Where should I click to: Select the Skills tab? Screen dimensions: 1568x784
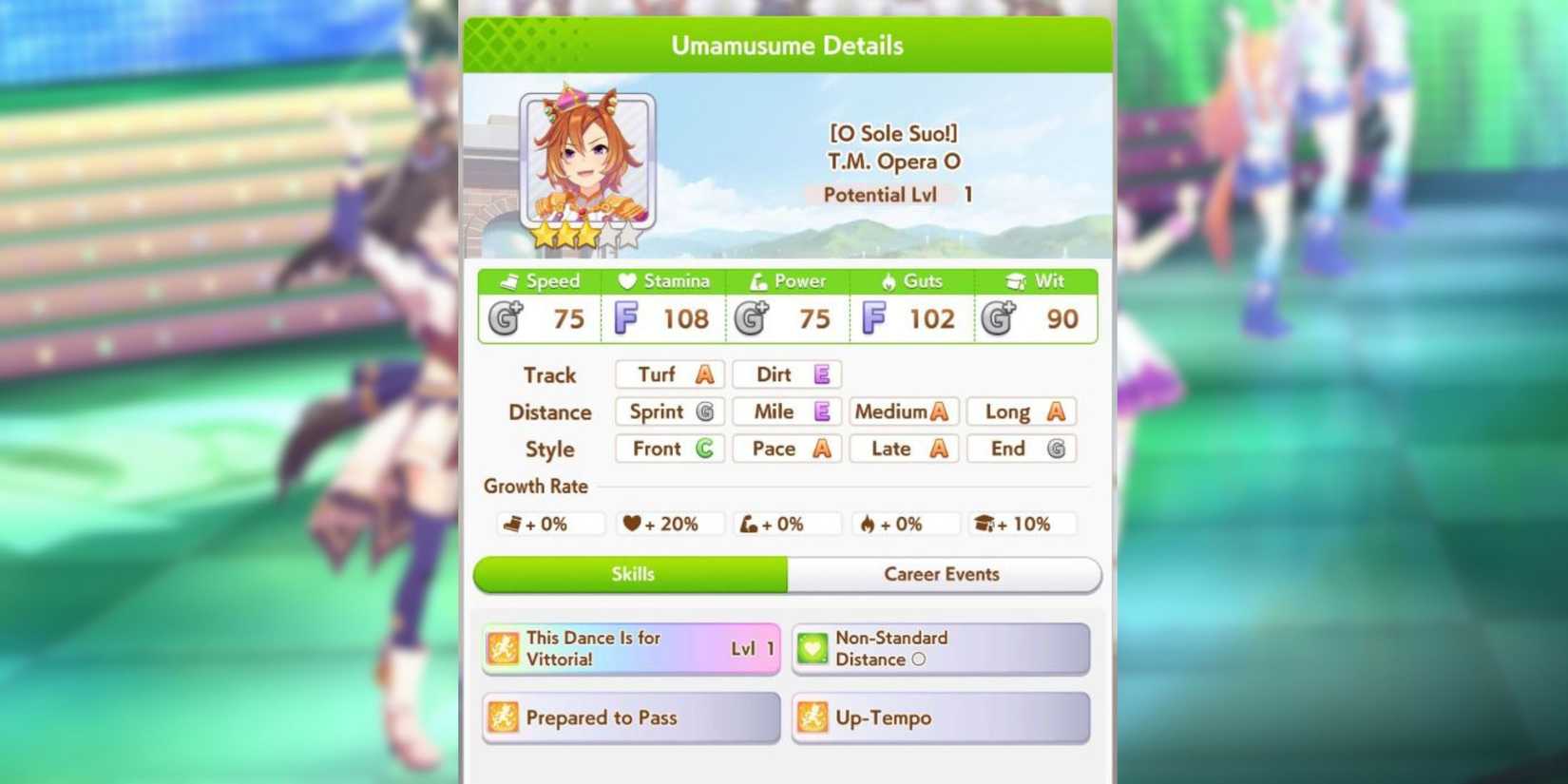point(630,574)
